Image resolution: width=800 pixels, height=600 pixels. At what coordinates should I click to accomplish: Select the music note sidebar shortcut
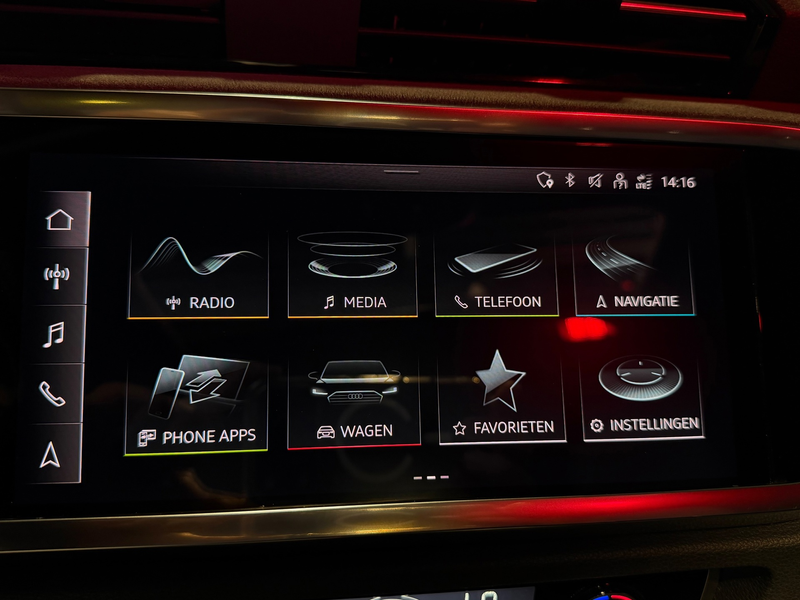click(x=54, y=334)
